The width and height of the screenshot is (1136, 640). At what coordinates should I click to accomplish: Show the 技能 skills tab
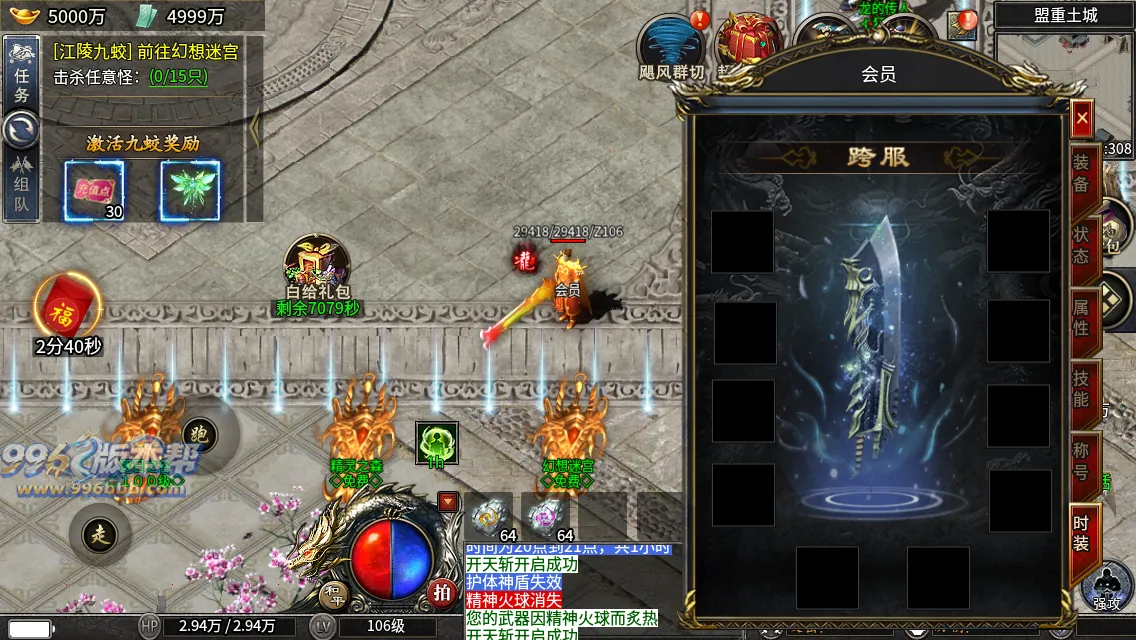click(1083, 387)
